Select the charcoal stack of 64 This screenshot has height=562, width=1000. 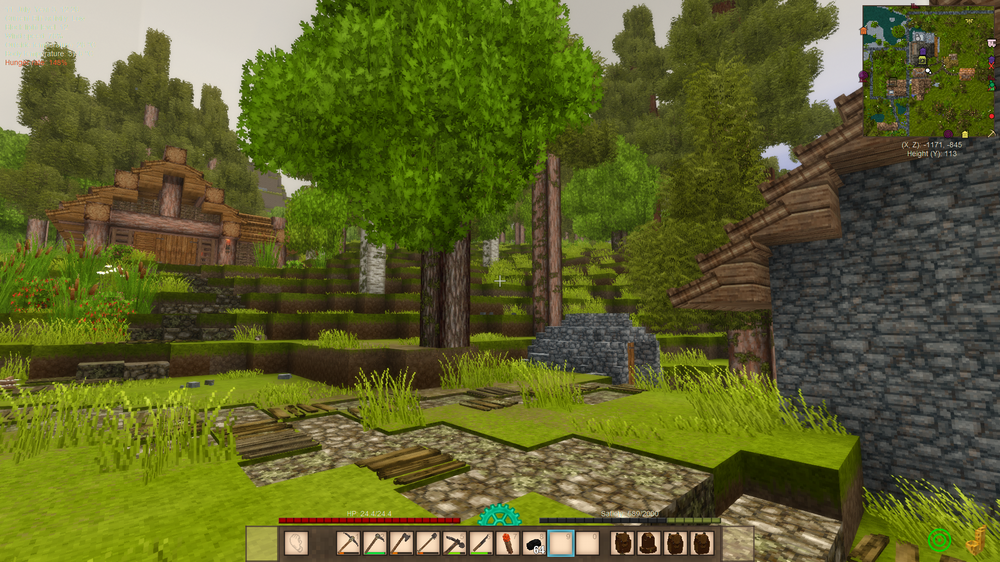[x=534, y=543]
